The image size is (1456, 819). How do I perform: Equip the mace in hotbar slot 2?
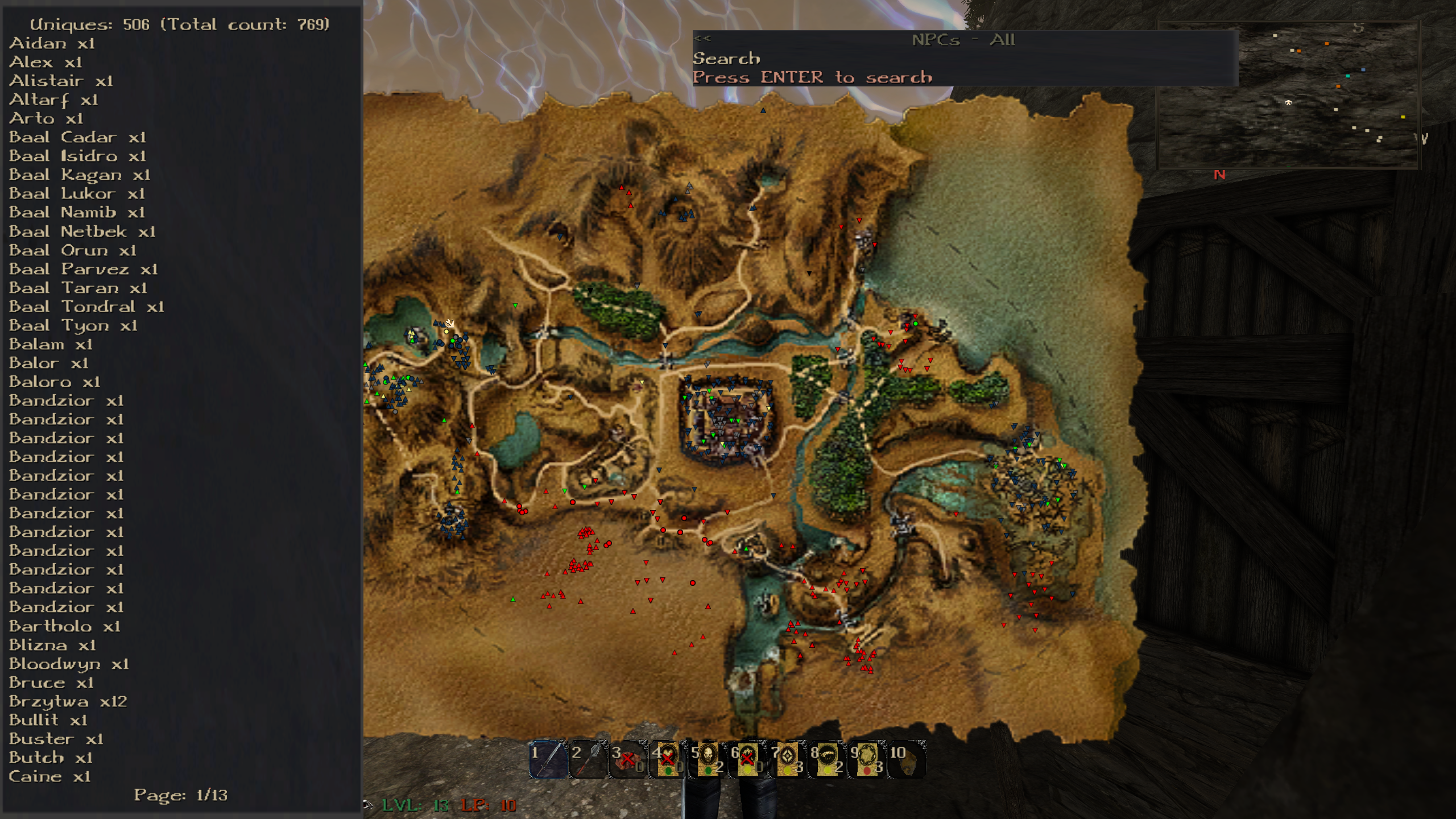(x=588, y=759)
